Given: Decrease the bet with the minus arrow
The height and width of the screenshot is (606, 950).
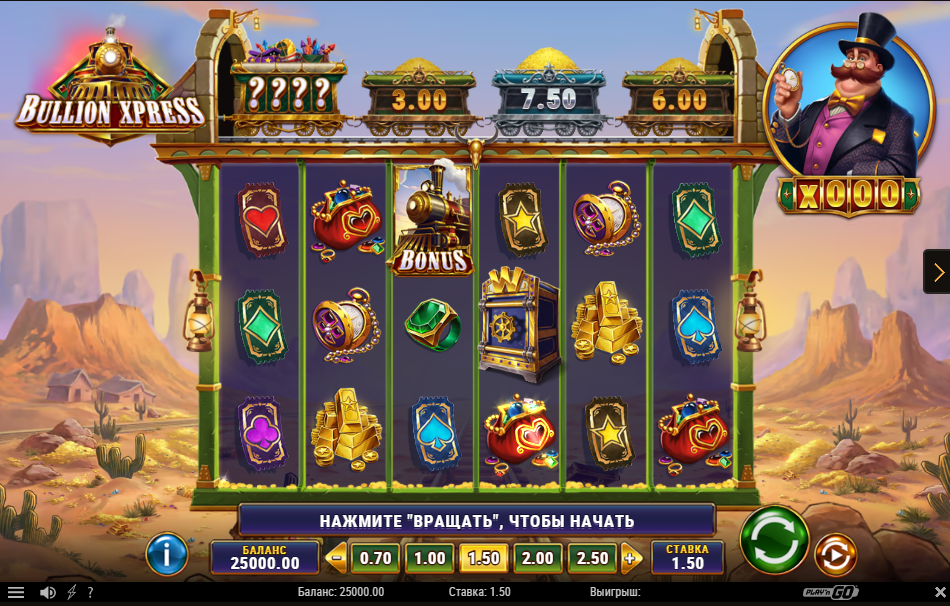Looking at the screenshot, I should [337, 558].
